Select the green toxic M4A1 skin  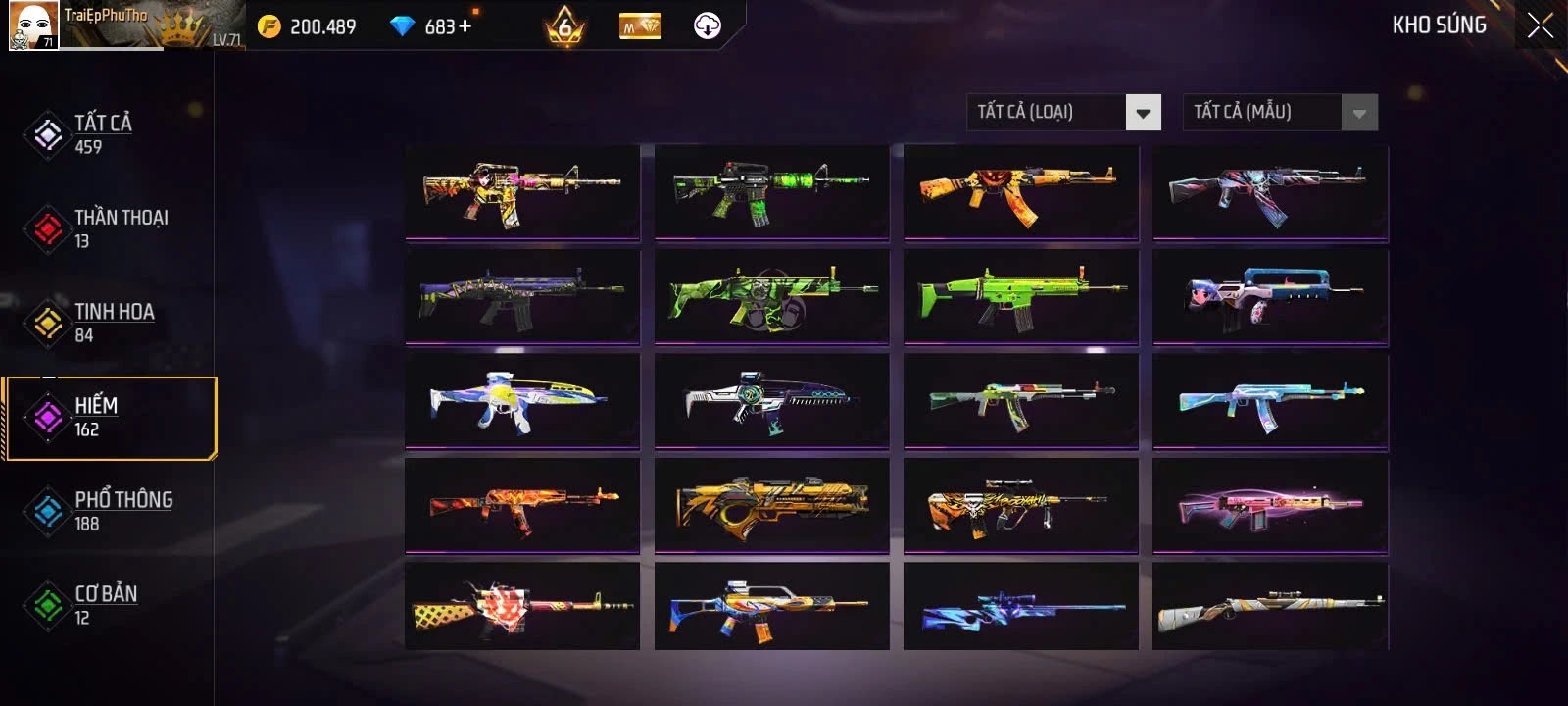771,191
